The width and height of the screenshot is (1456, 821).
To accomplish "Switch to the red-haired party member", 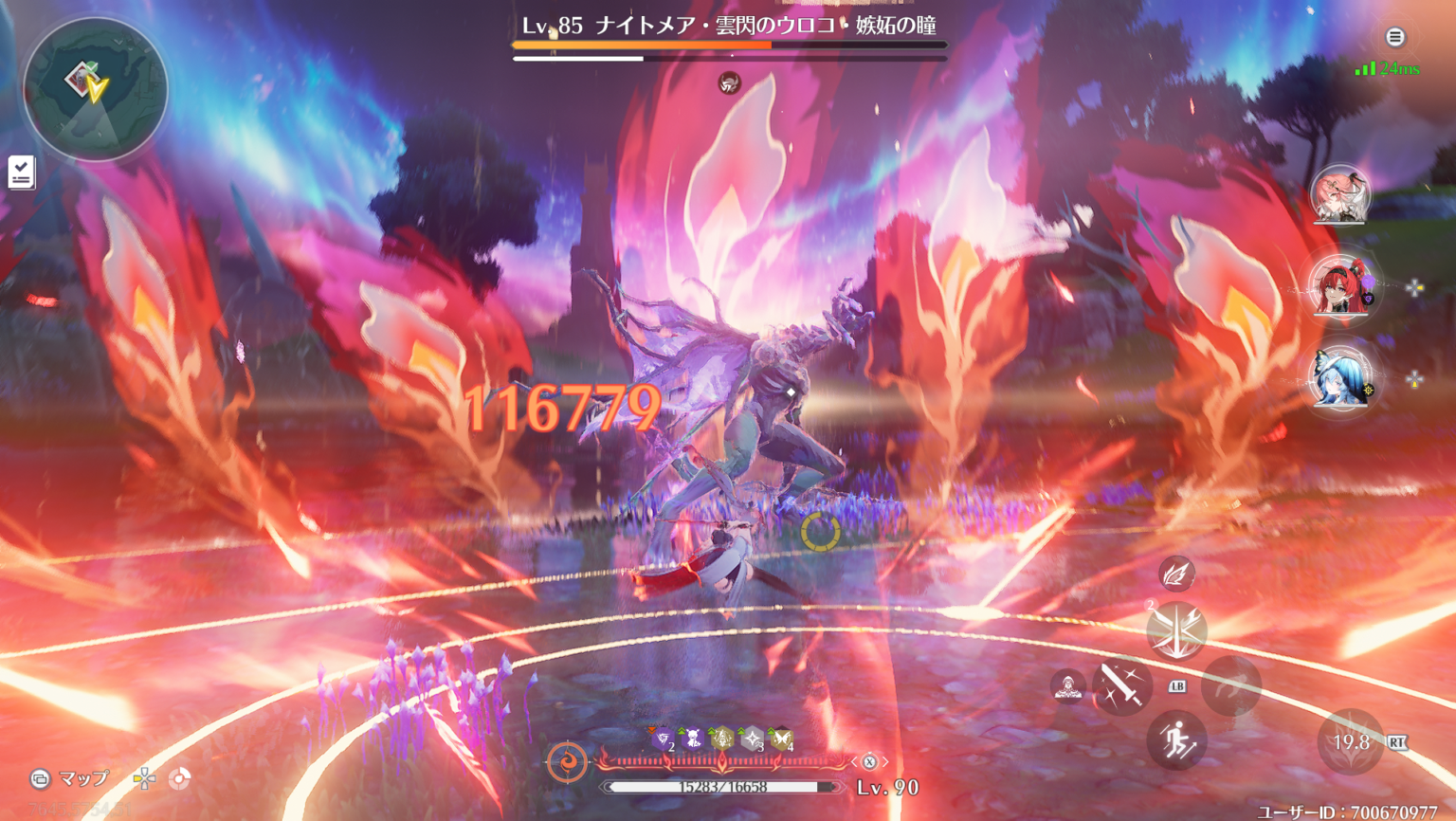I will [1339, 285].
